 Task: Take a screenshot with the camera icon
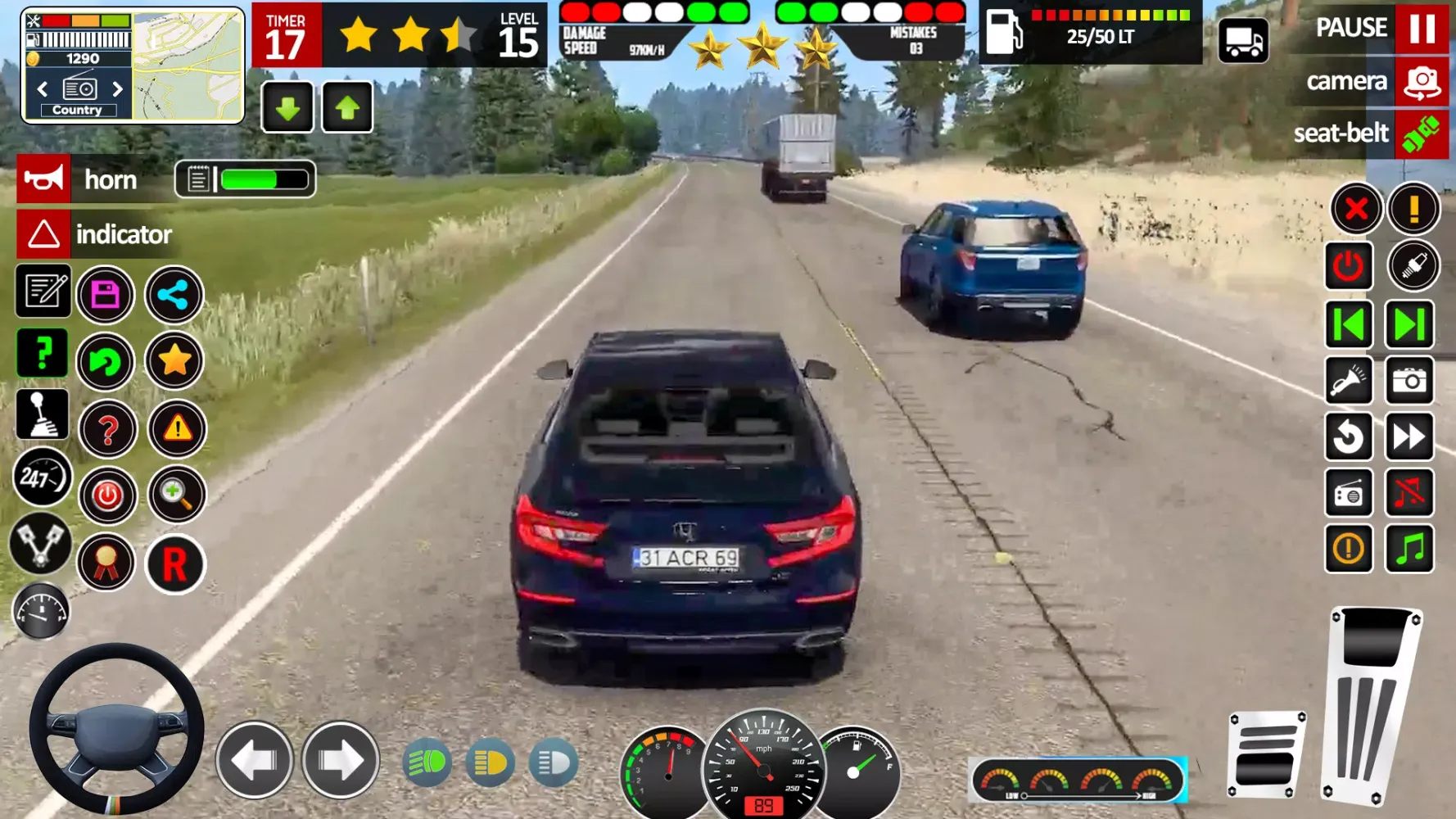coord(1409,381)
